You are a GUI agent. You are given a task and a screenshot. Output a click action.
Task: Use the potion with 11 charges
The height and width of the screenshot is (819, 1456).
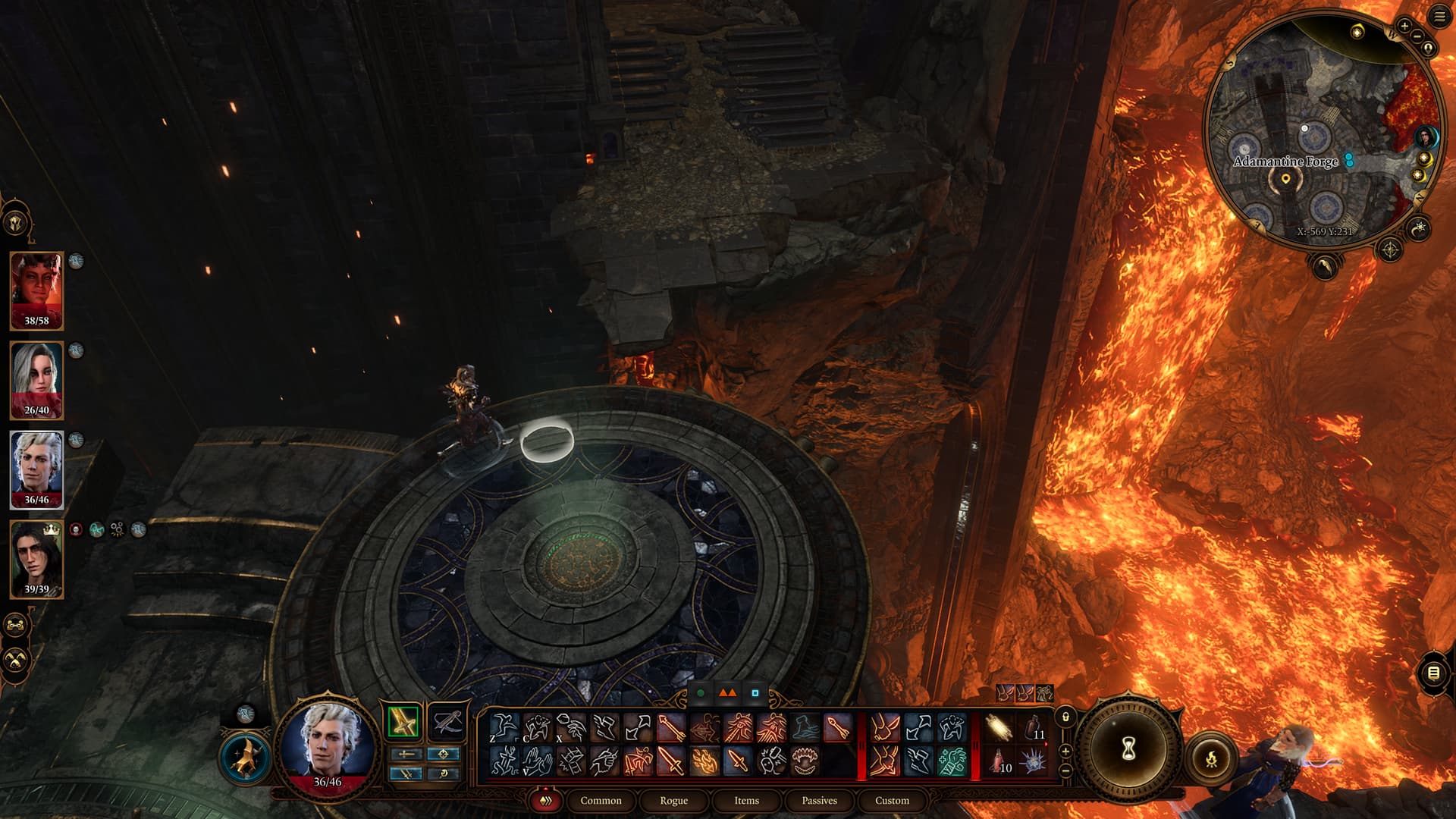[x=1032, y=728]
